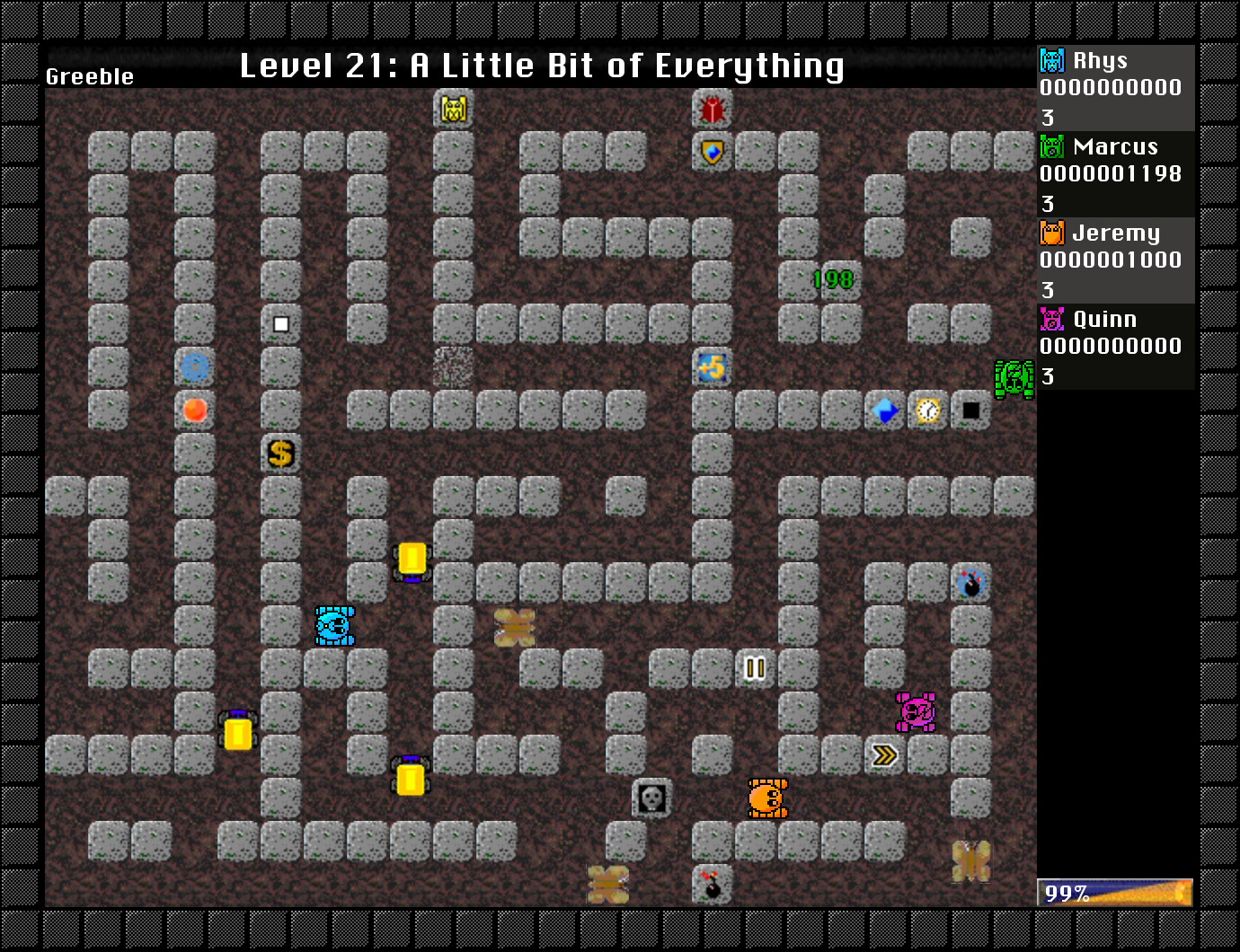The width and height of the screenshot is (1240, 952).
Task: Click Jeremy's name in the player panel
Action: point(1114,233)
